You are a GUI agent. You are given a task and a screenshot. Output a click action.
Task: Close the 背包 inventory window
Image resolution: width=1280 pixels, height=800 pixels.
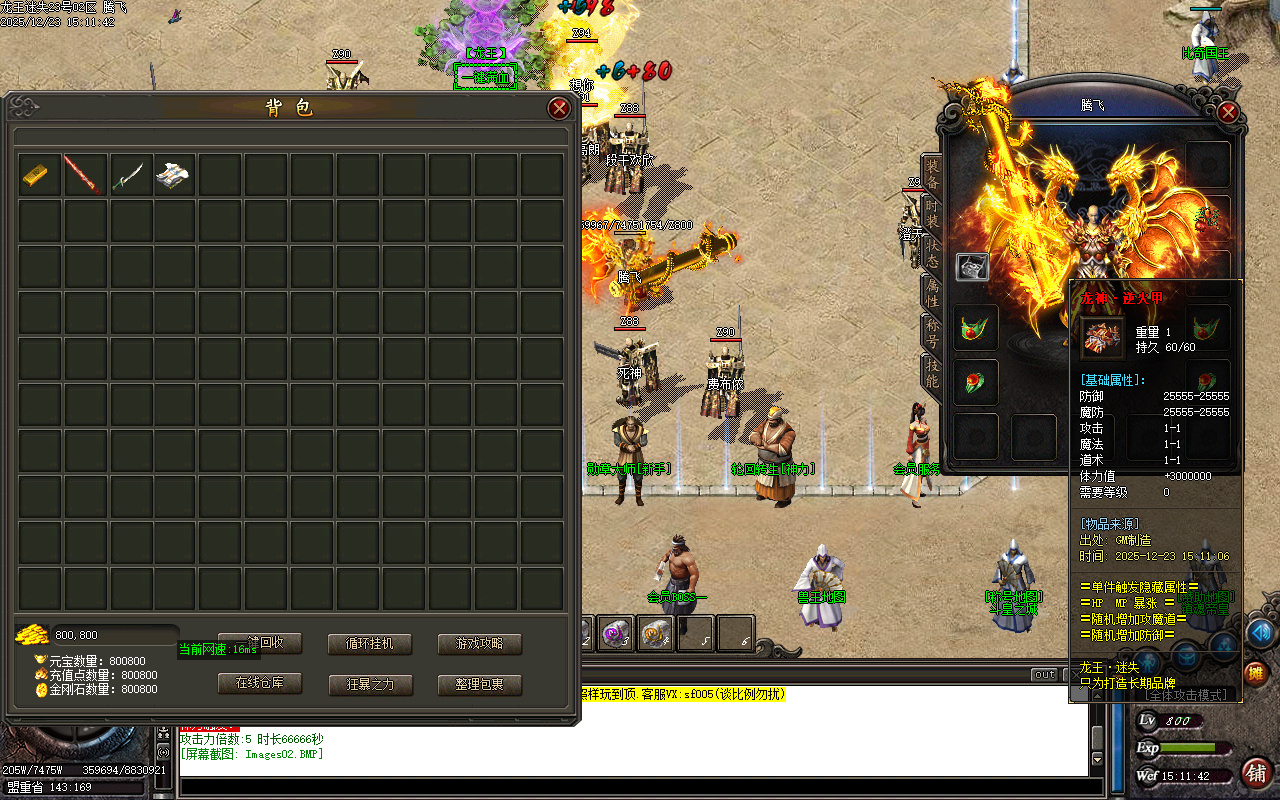[x=559, y=109]
